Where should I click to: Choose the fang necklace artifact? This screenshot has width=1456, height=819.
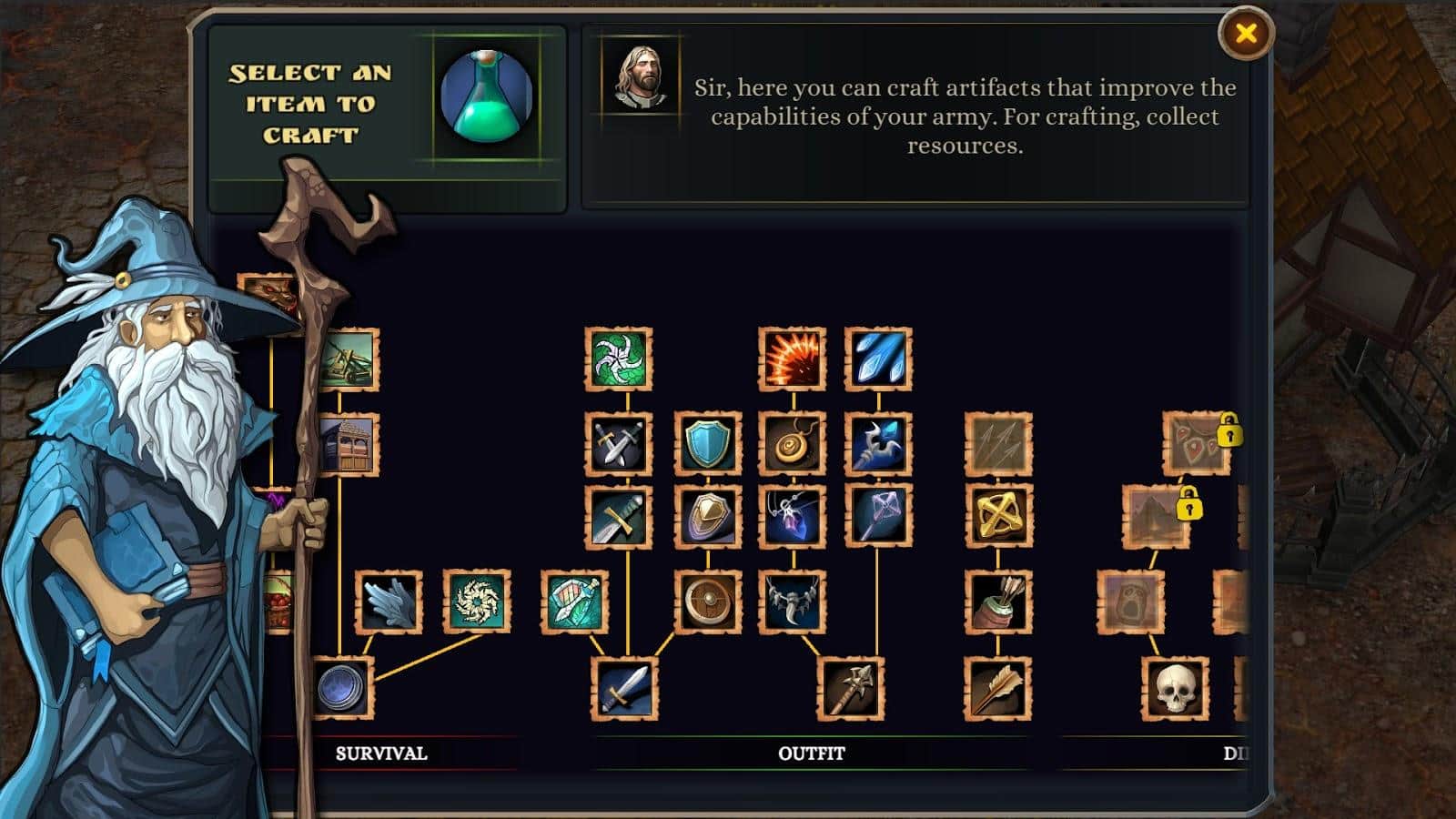(x=792, y=602)
